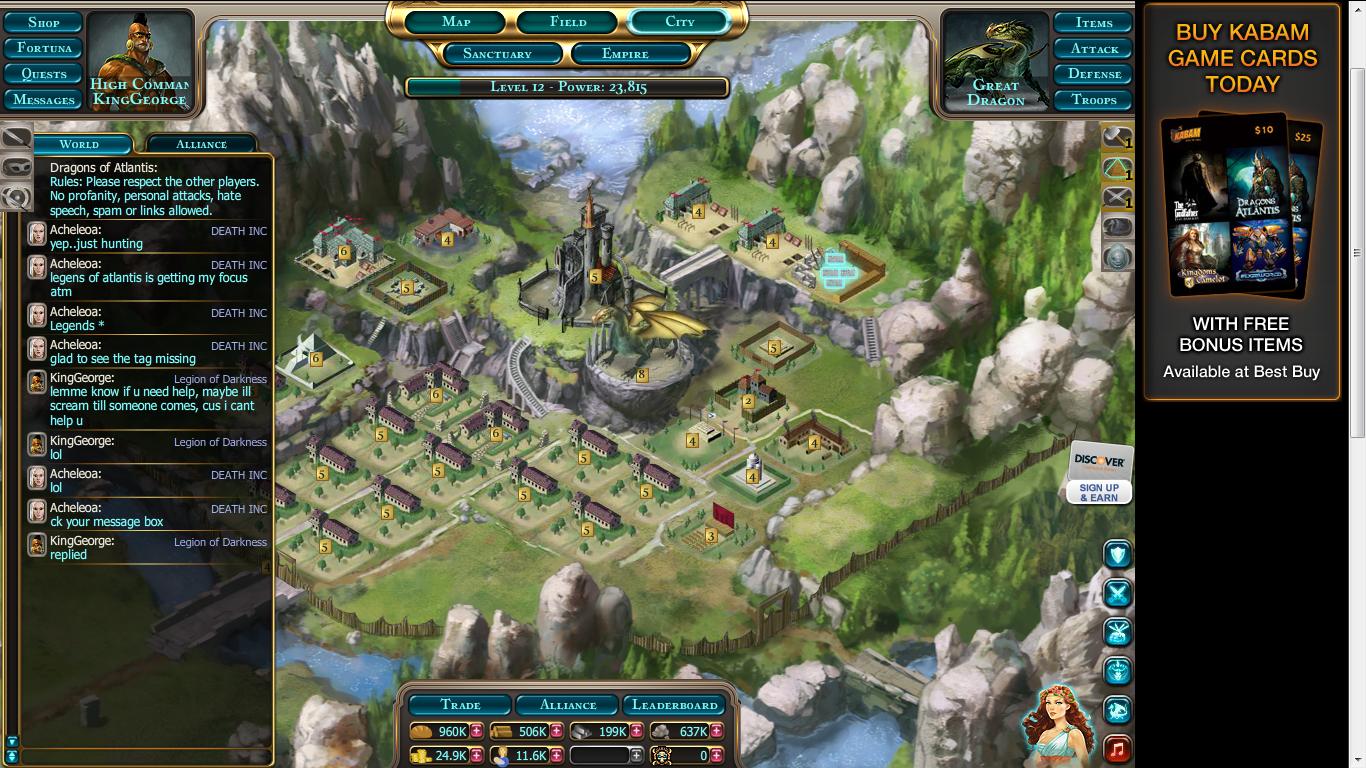Open the Defense panel
The height and width of the screenshot is (768, 1366).
point(1094,74)
